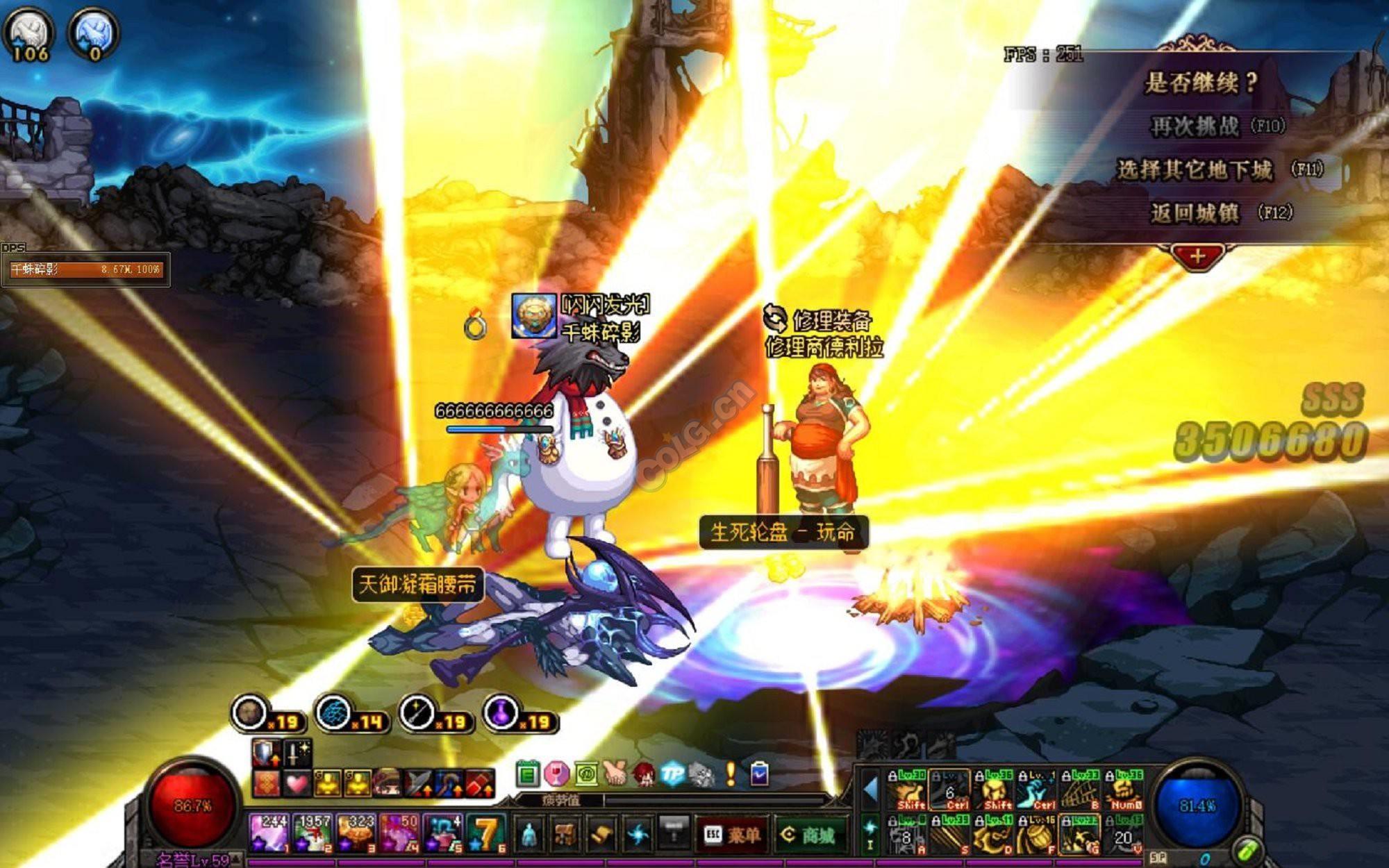
Task: Use the consumable with 1957 count
Action: (x=311, y=833)
